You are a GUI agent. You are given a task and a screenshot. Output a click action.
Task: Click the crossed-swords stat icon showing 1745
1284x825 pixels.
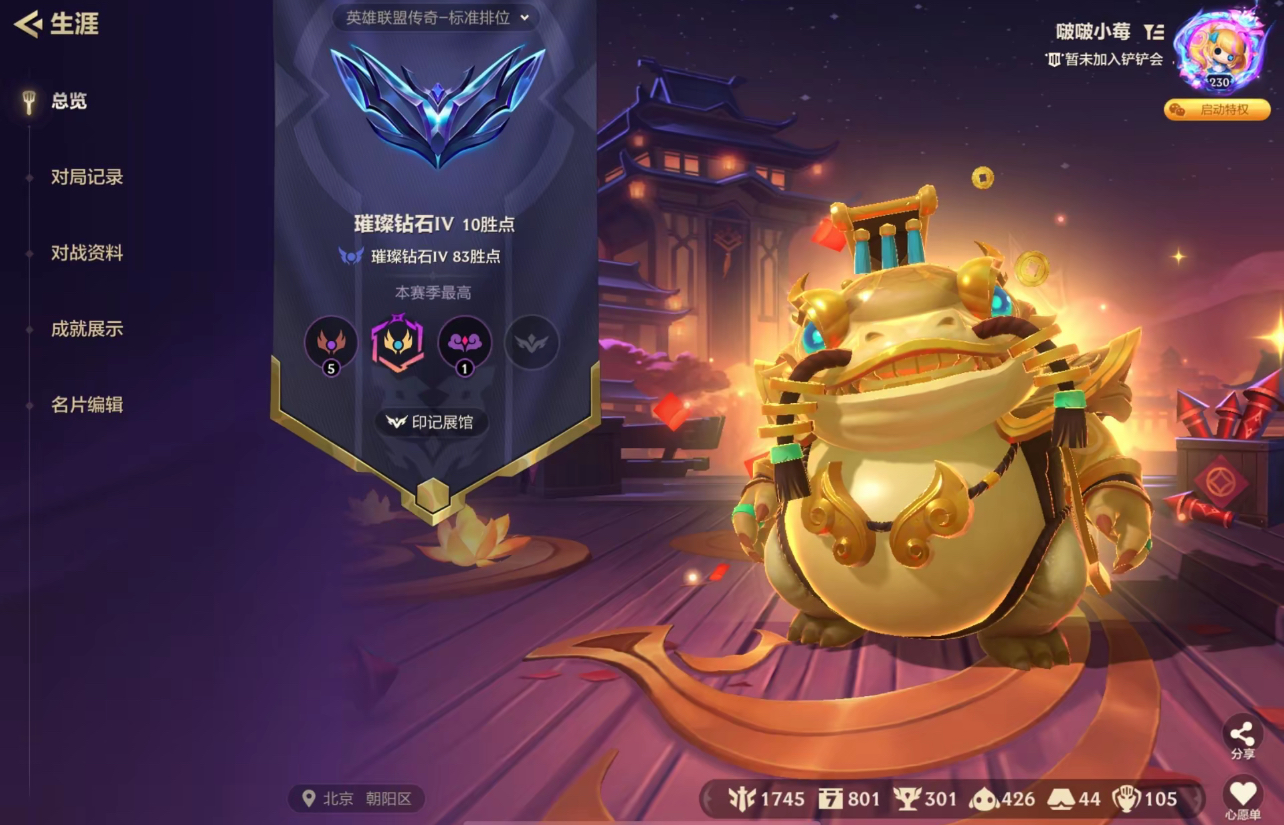click(741, 798)
